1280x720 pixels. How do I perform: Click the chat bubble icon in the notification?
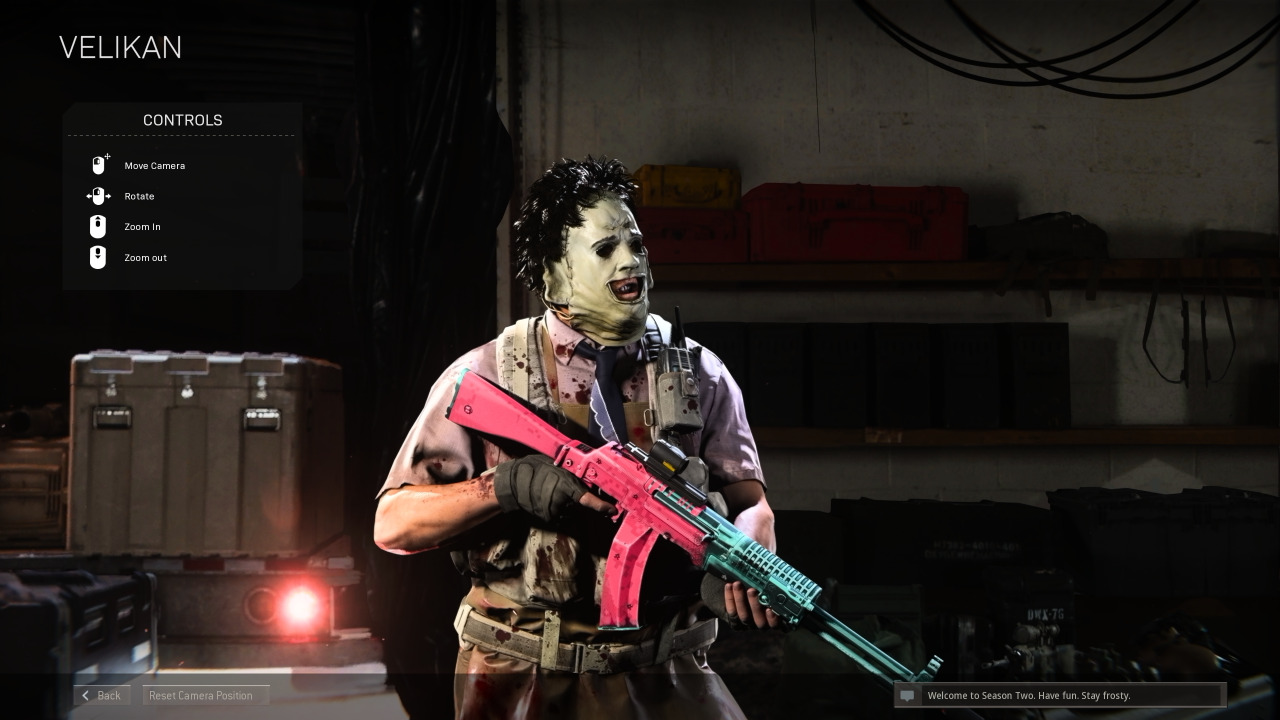[907, 695]
